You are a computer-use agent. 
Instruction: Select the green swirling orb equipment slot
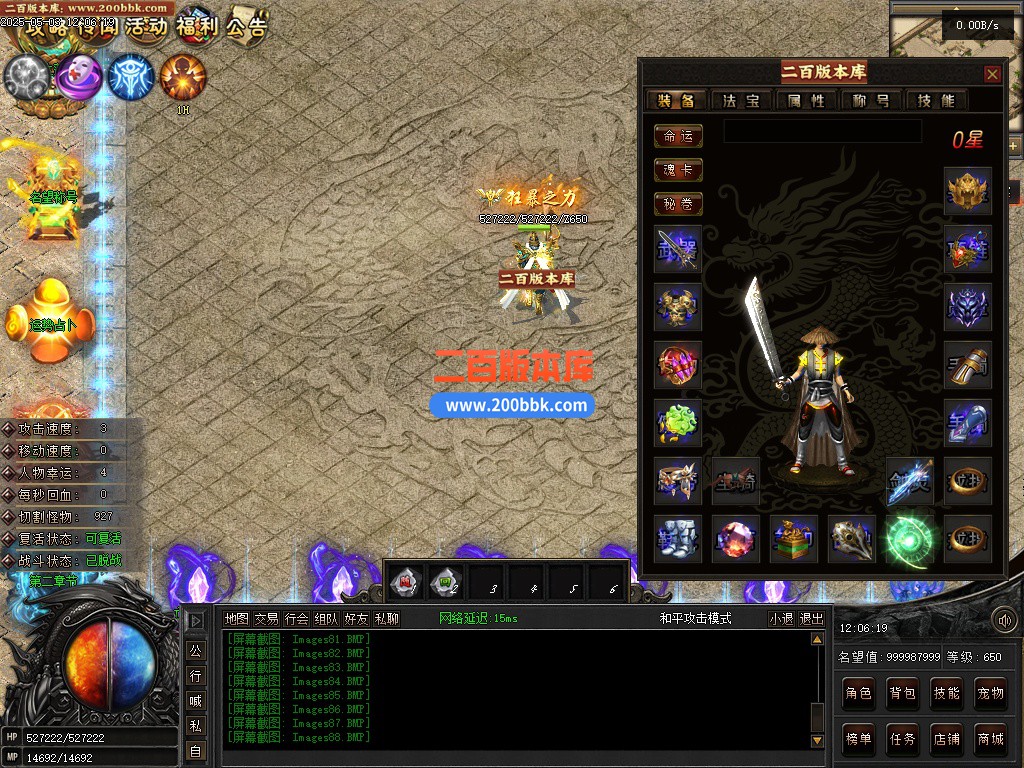[910, 539]
